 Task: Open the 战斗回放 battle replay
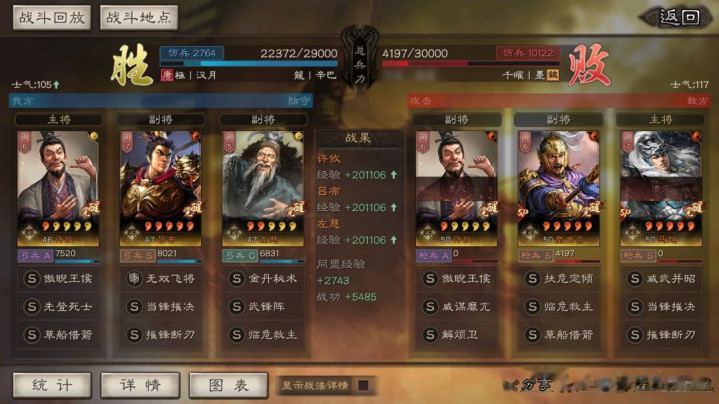tap(50, 17)
